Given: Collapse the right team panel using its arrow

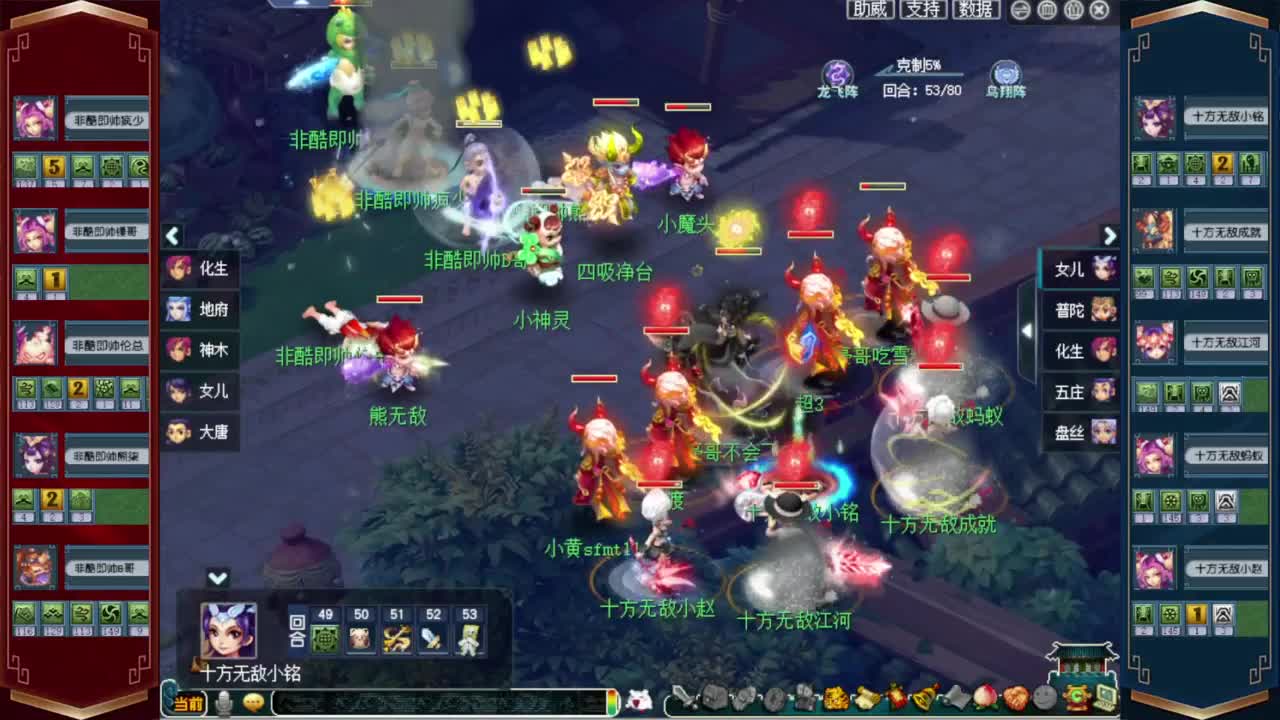Looking at the screenshot, I should tap(1110, 235).
